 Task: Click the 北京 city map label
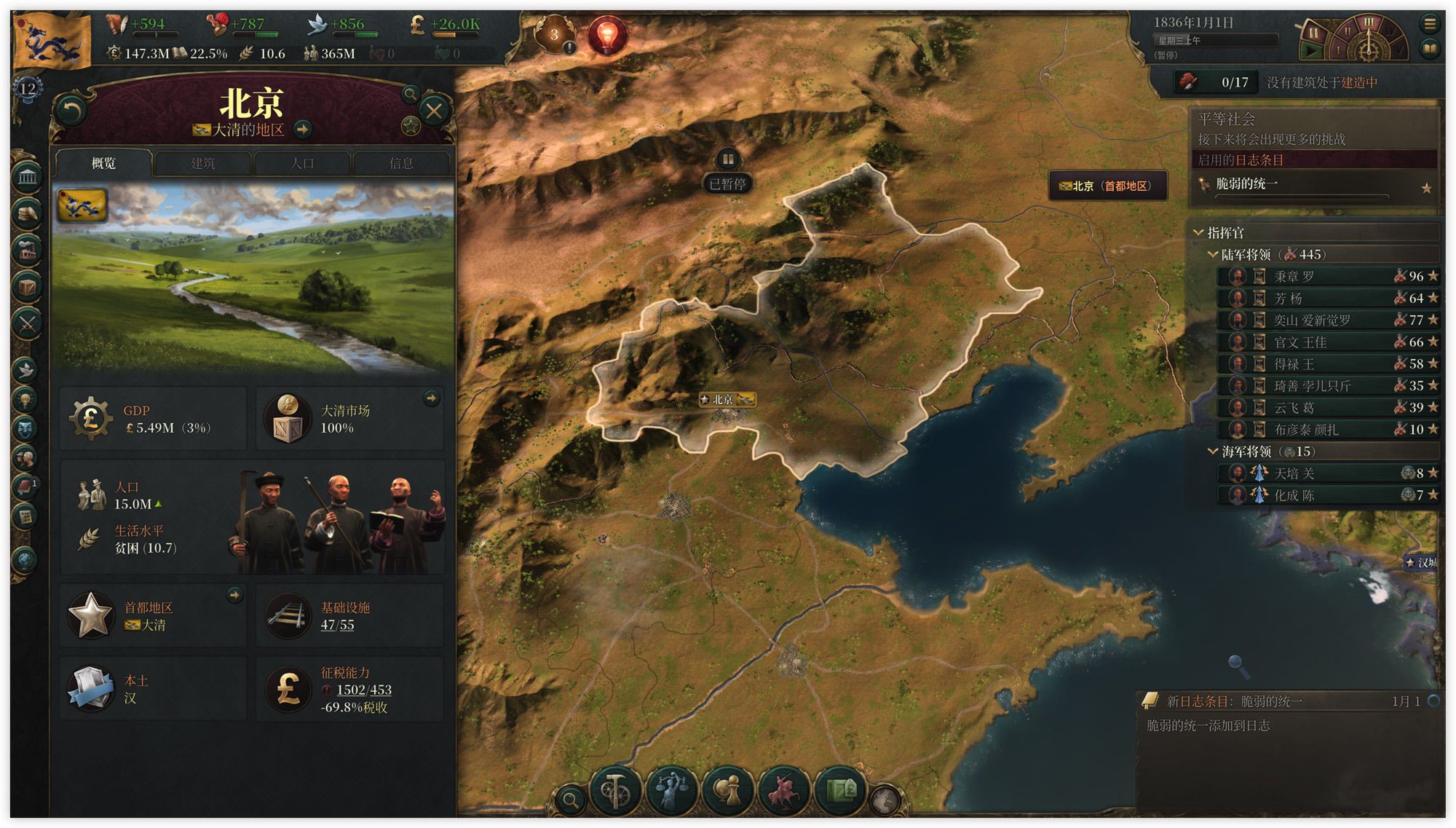tap(727, 399)
